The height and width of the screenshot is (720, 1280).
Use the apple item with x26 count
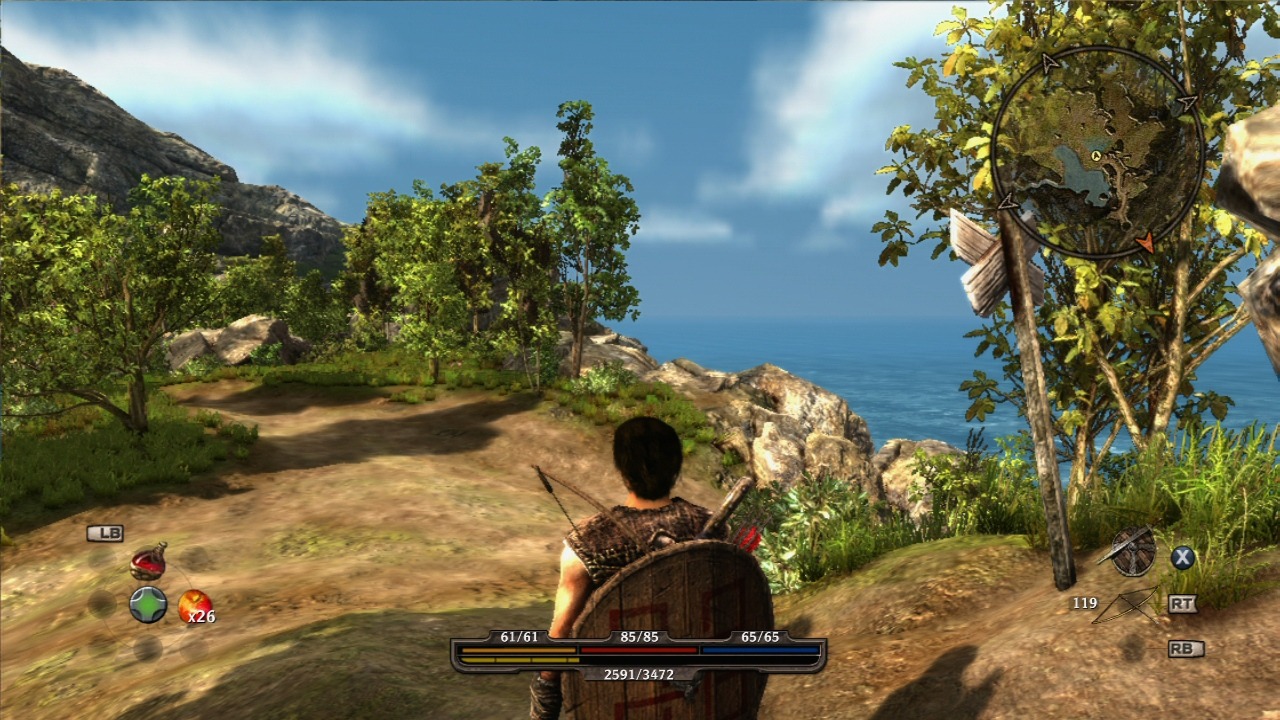(x=193, y=605)
